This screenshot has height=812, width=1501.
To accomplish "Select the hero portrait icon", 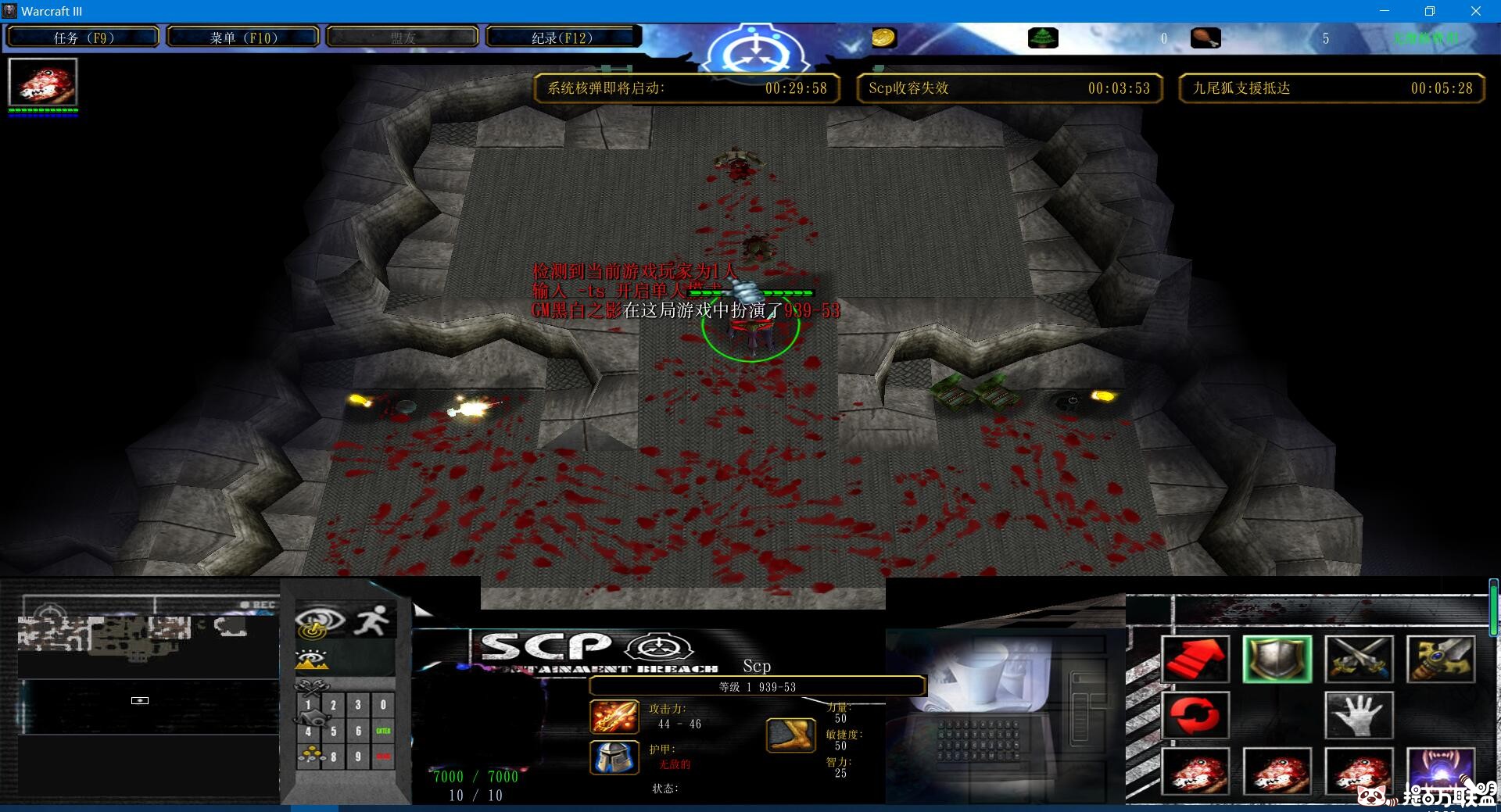I will 43,82.
